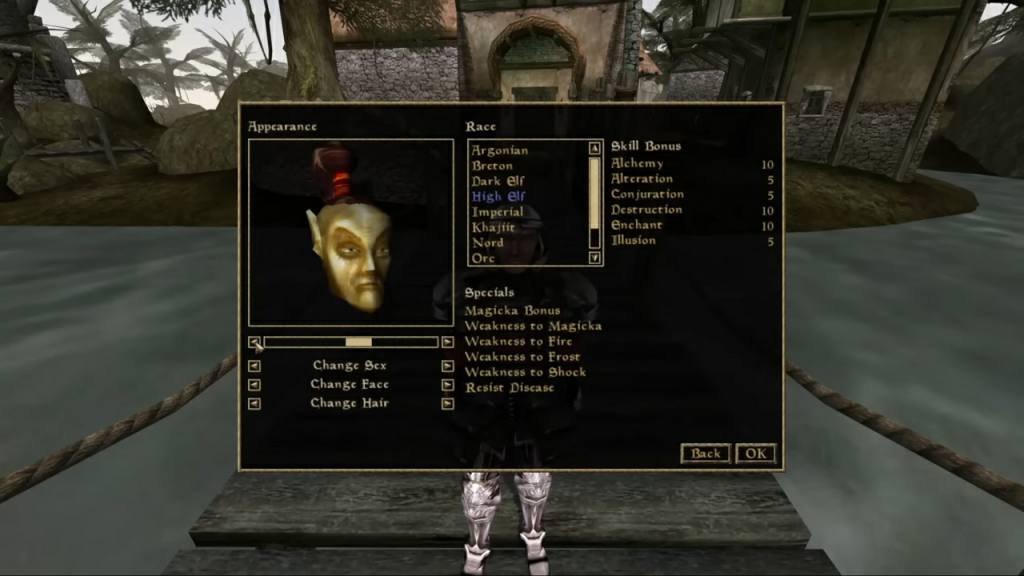Go back with the Back button
Viewport: 1024px width, 576px height.
pyautogui.click(x=705, y=453)
